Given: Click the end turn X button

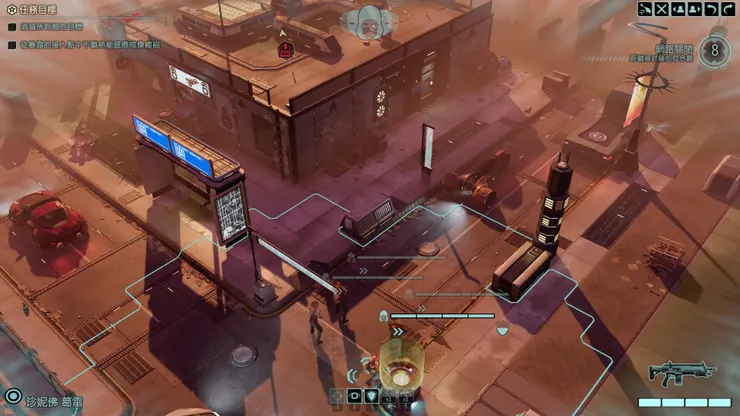Looking at the screenshot, I should 662,10.
